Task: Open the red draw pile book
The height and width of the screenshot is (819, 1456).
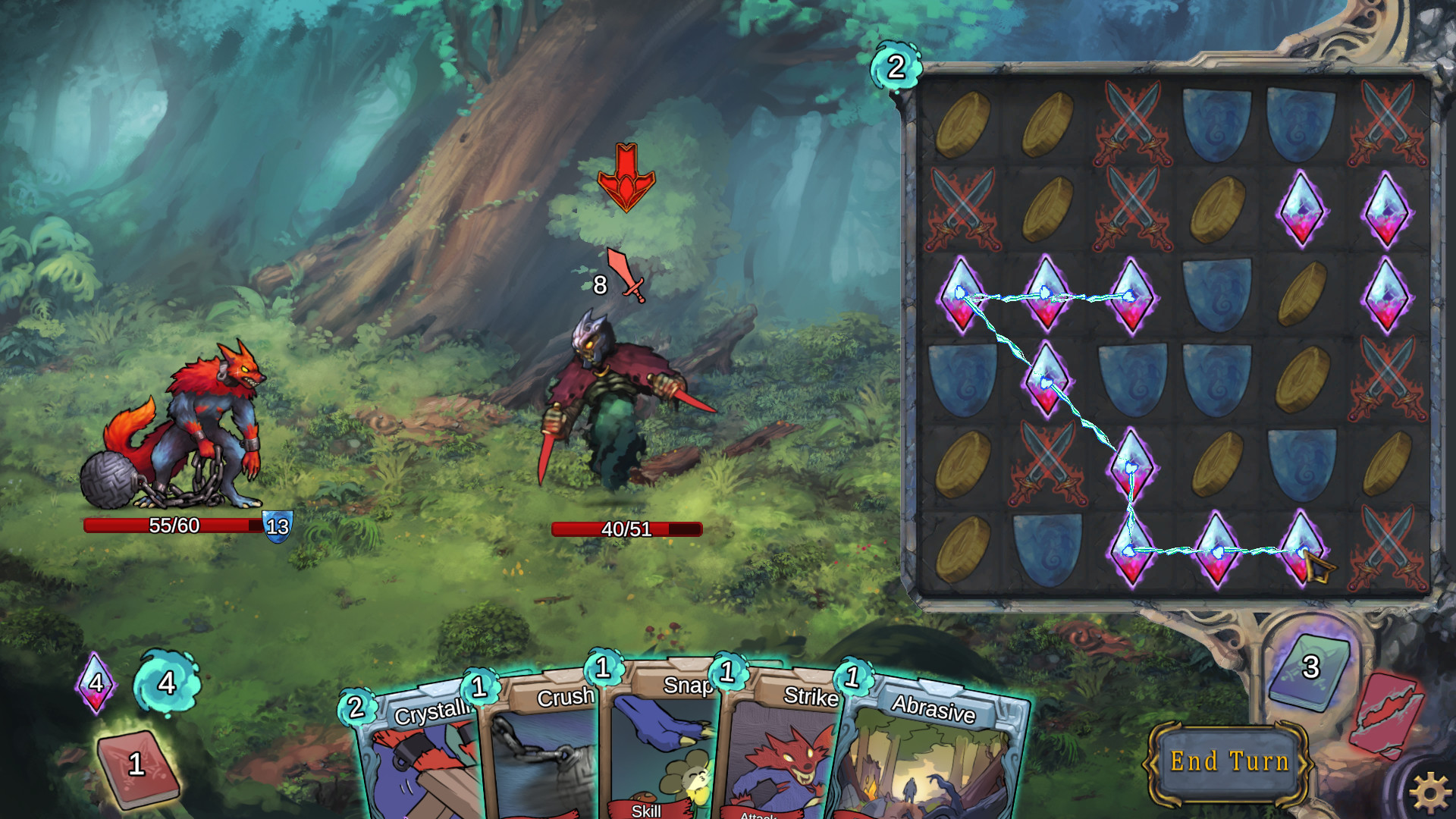Action: point(138,767)
